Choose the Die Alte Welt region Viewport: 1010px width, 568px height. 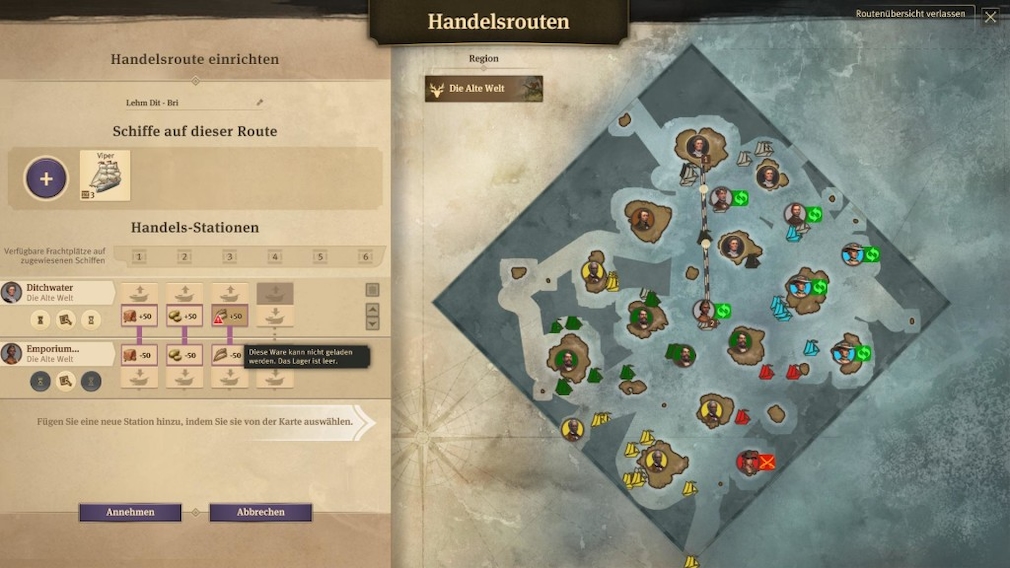(x=484, y=89)
